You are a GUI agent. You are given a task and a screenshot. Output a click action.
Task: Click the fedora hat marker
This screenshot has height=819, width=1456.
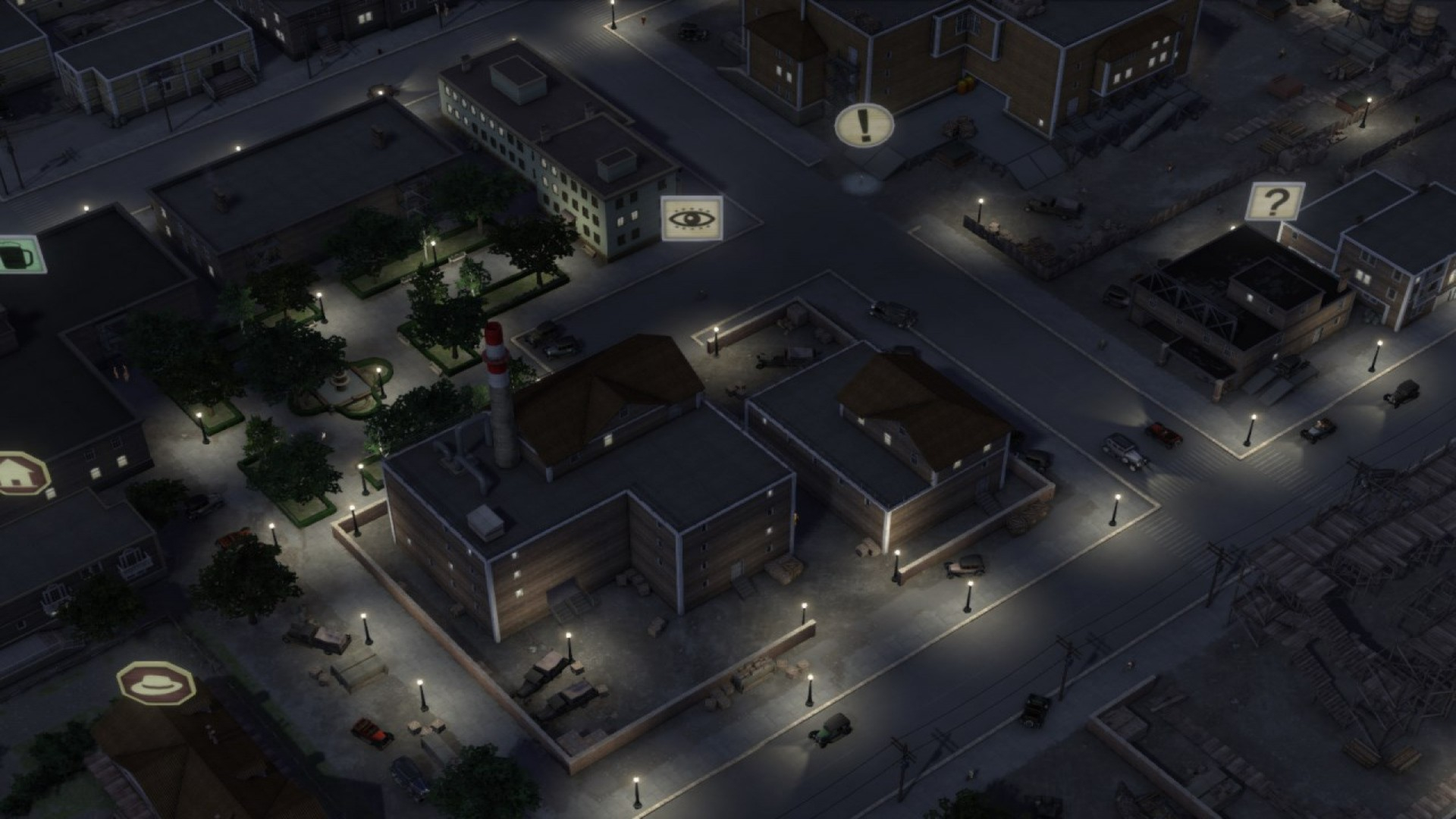point(157,682)
